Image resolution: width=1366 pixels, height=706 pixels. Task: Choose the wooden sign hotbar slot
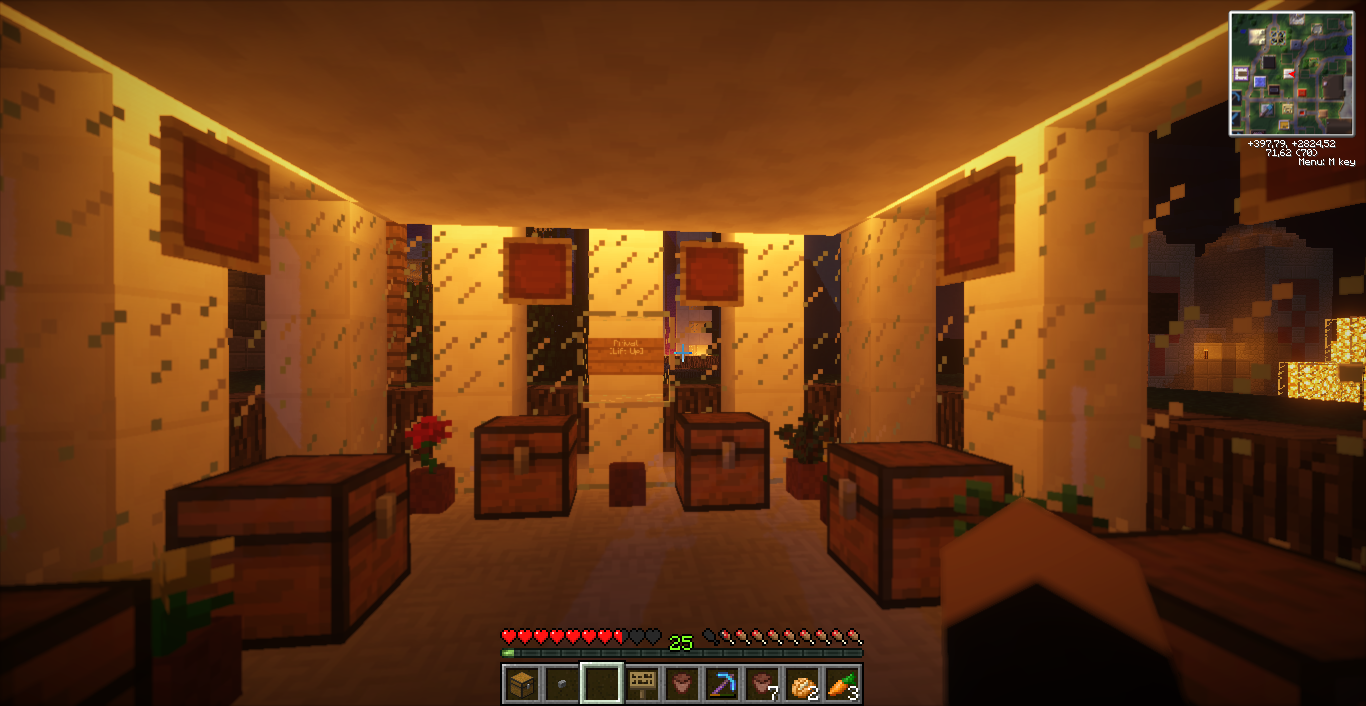(642, 684)
